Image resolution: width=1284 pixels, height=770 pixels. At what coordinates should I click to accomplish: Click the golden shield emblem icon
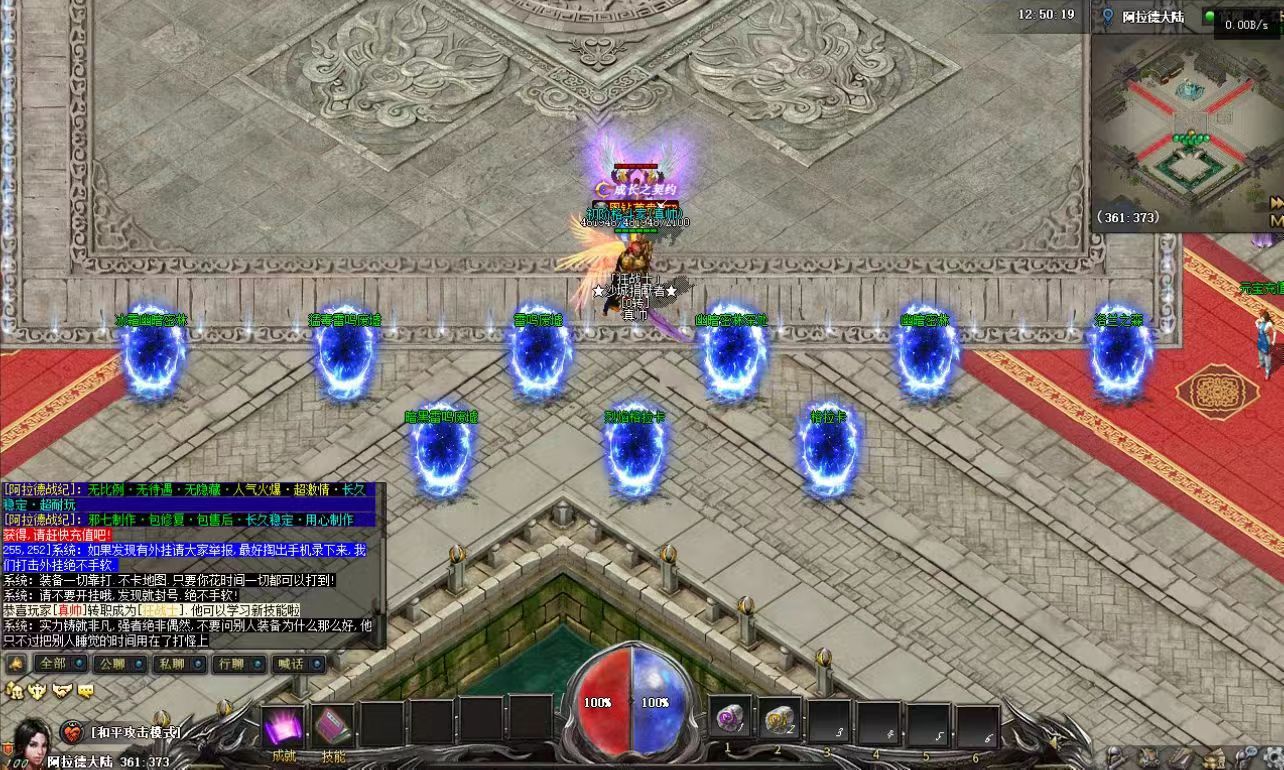tap(38, 690)
